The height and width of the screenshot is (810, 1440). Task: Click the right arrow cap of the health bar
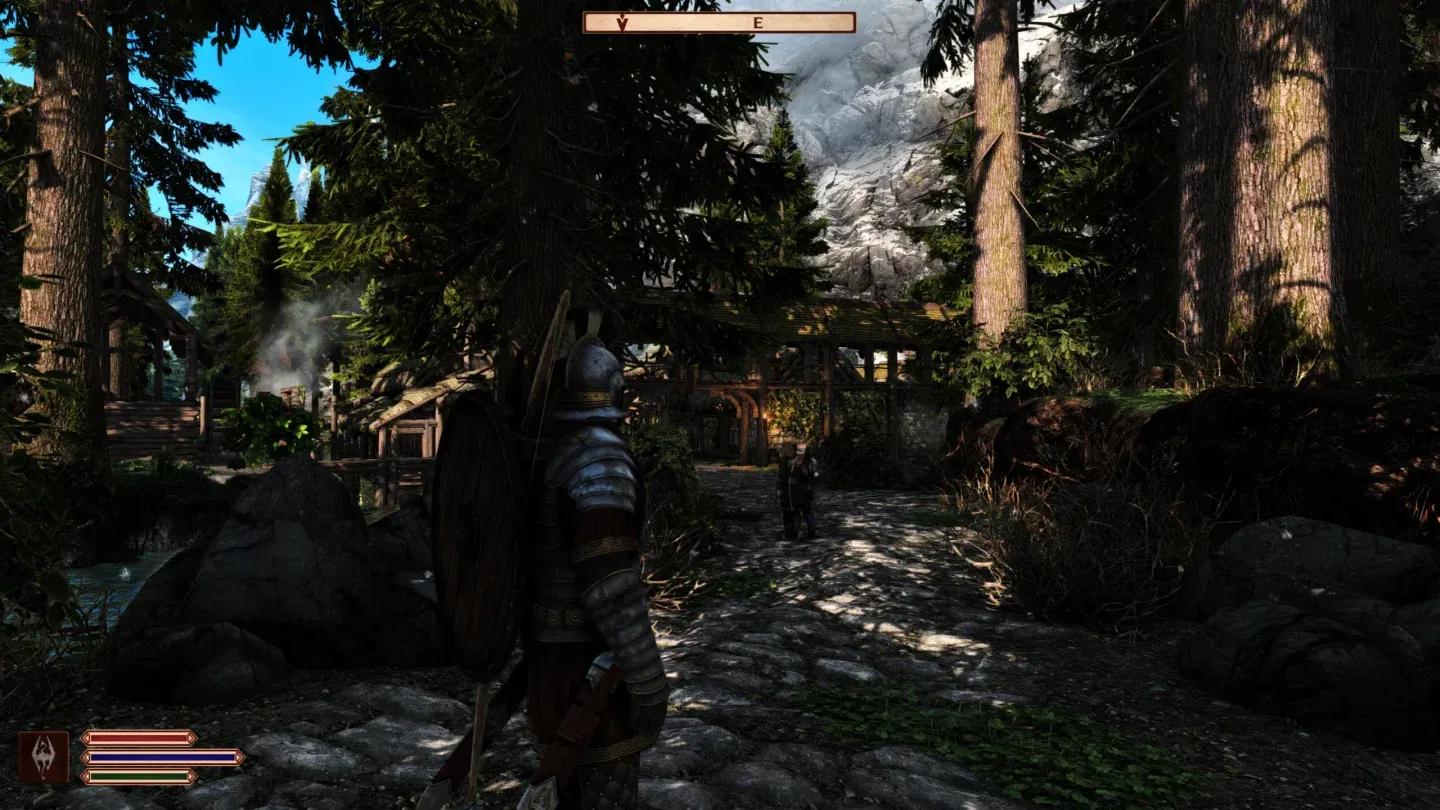[190, 738]
